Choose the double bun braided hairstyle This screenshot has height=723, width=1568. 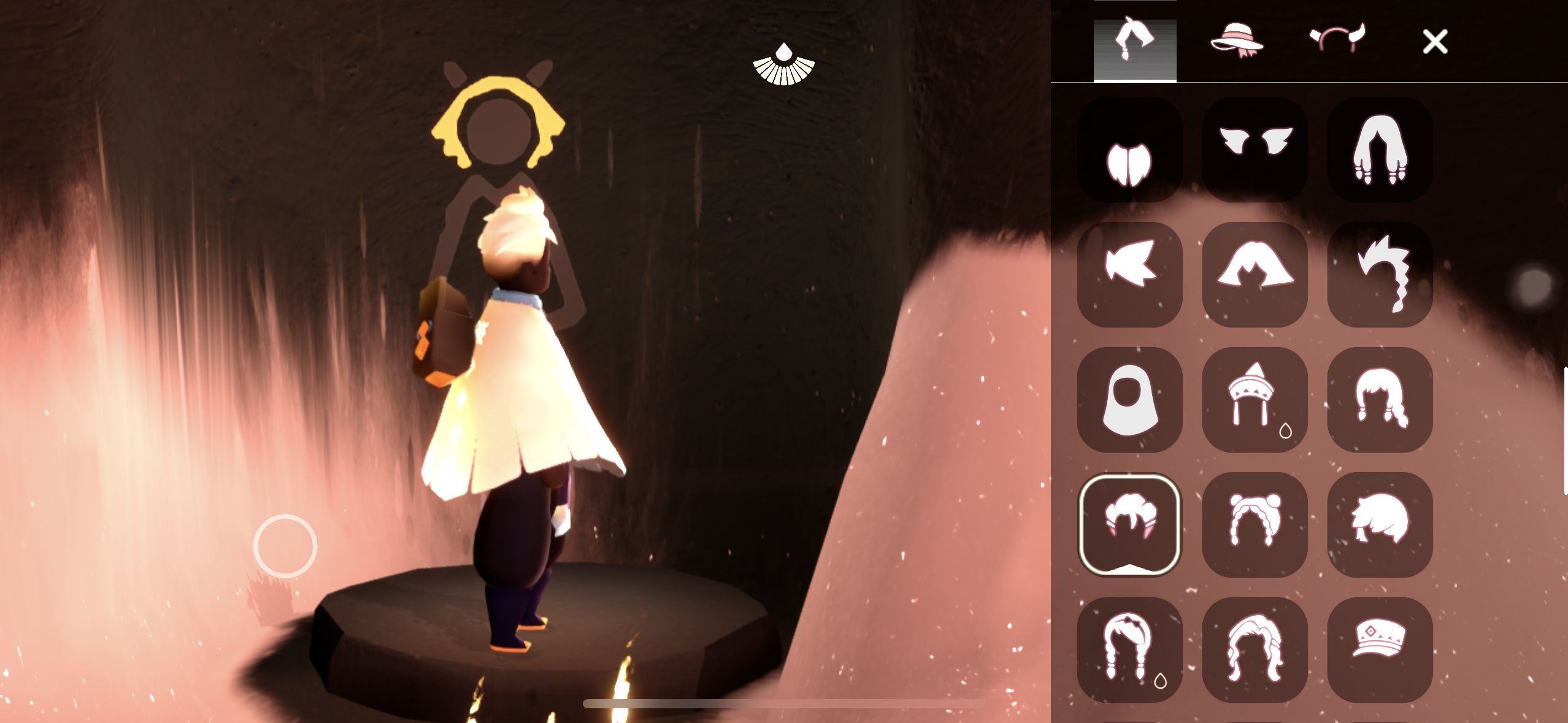click(x=1255, y=525)
